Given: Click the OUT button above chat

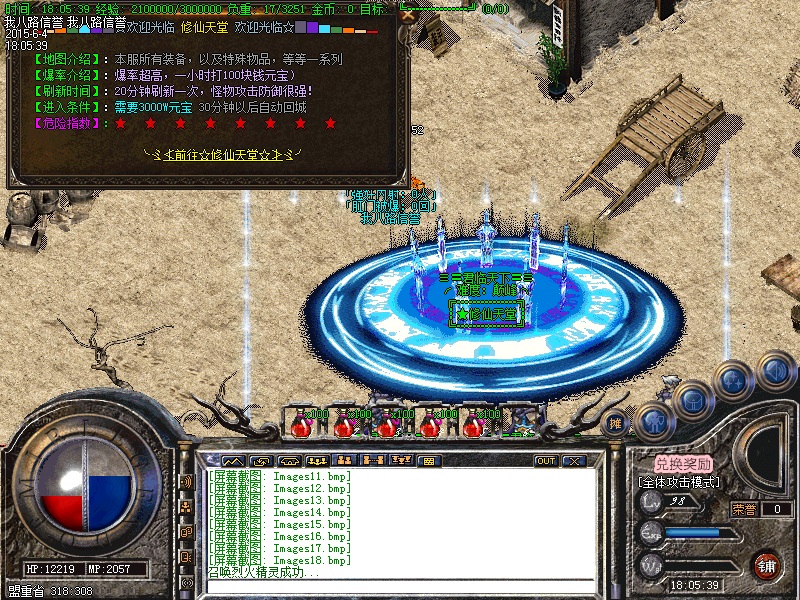Looking at the screenshot, I should [546, 461].
